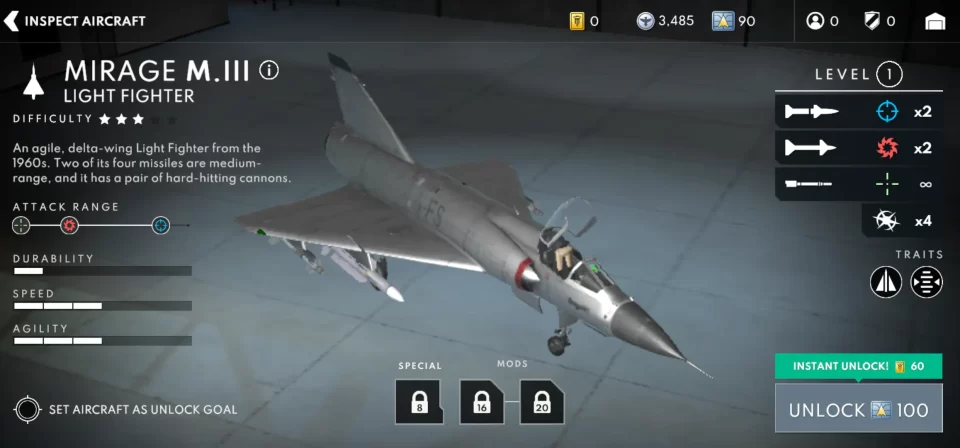This screenshot has width=960, height=448.
Task: Select the locked Special slot 8
Action: point(419,401)
